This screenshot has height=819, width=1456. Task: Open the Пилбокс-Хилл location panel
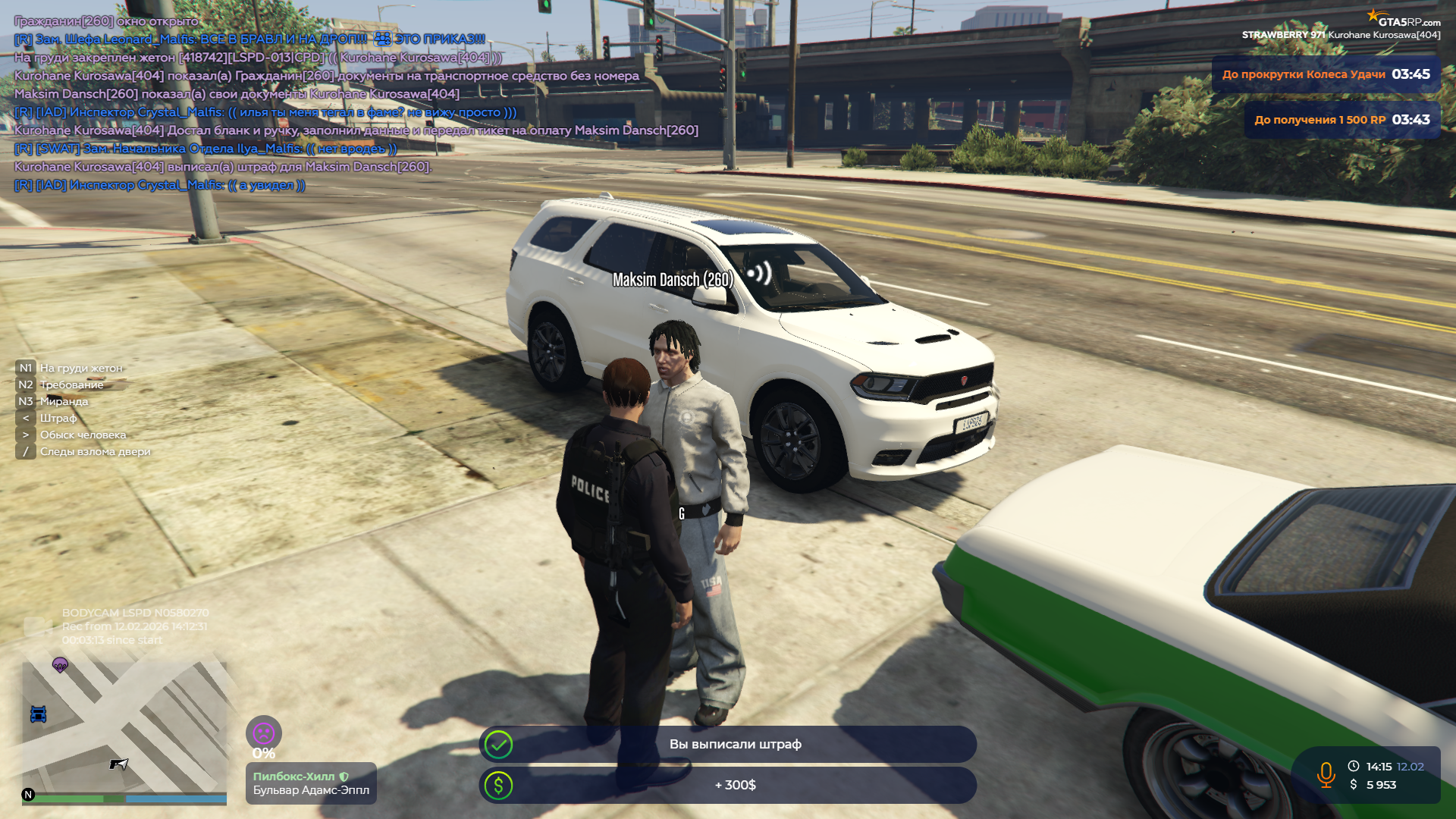click(x=311, y=783)
